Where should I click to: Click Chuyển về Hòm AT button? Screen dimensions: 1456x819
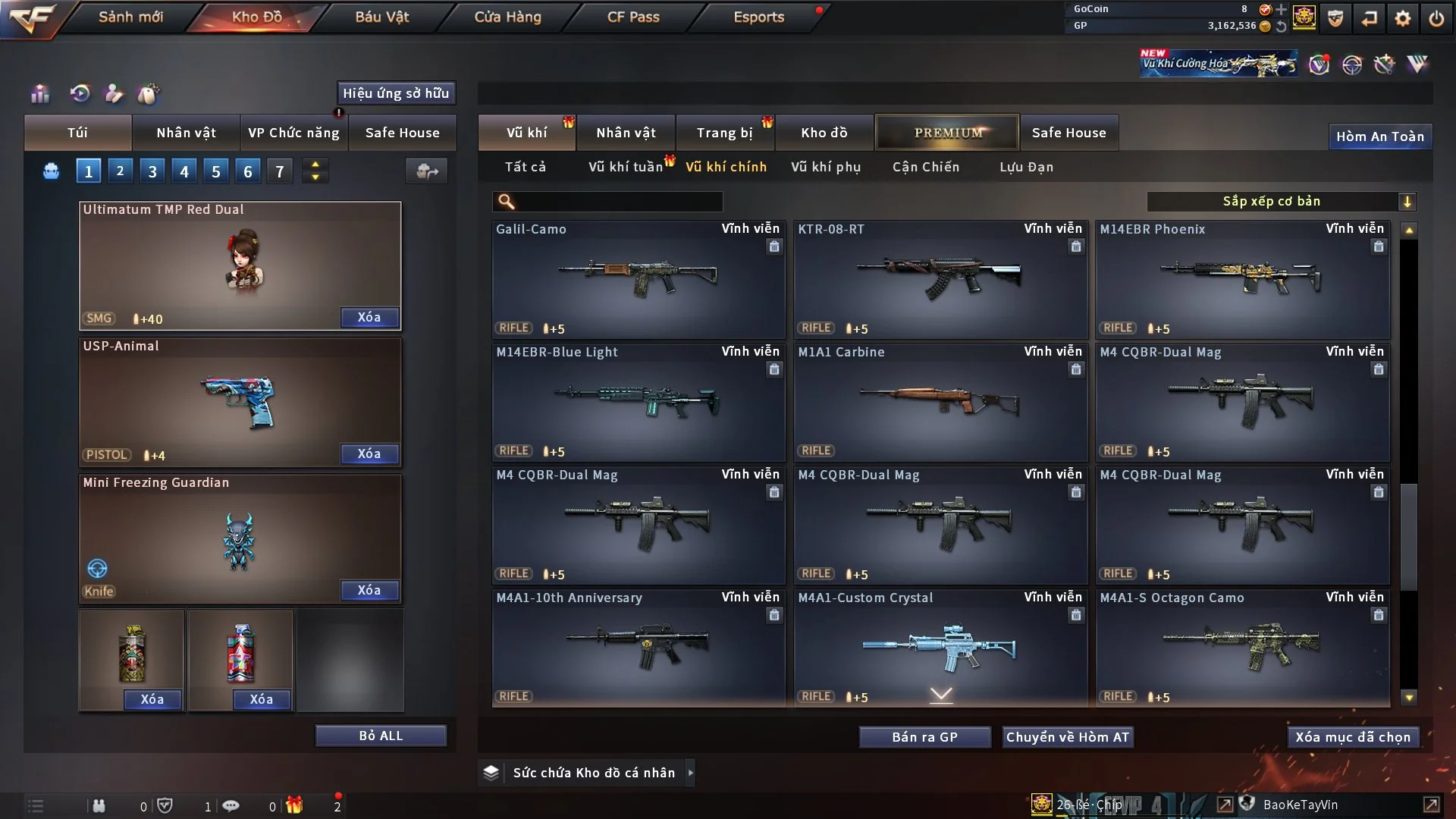coord(1068,737)
